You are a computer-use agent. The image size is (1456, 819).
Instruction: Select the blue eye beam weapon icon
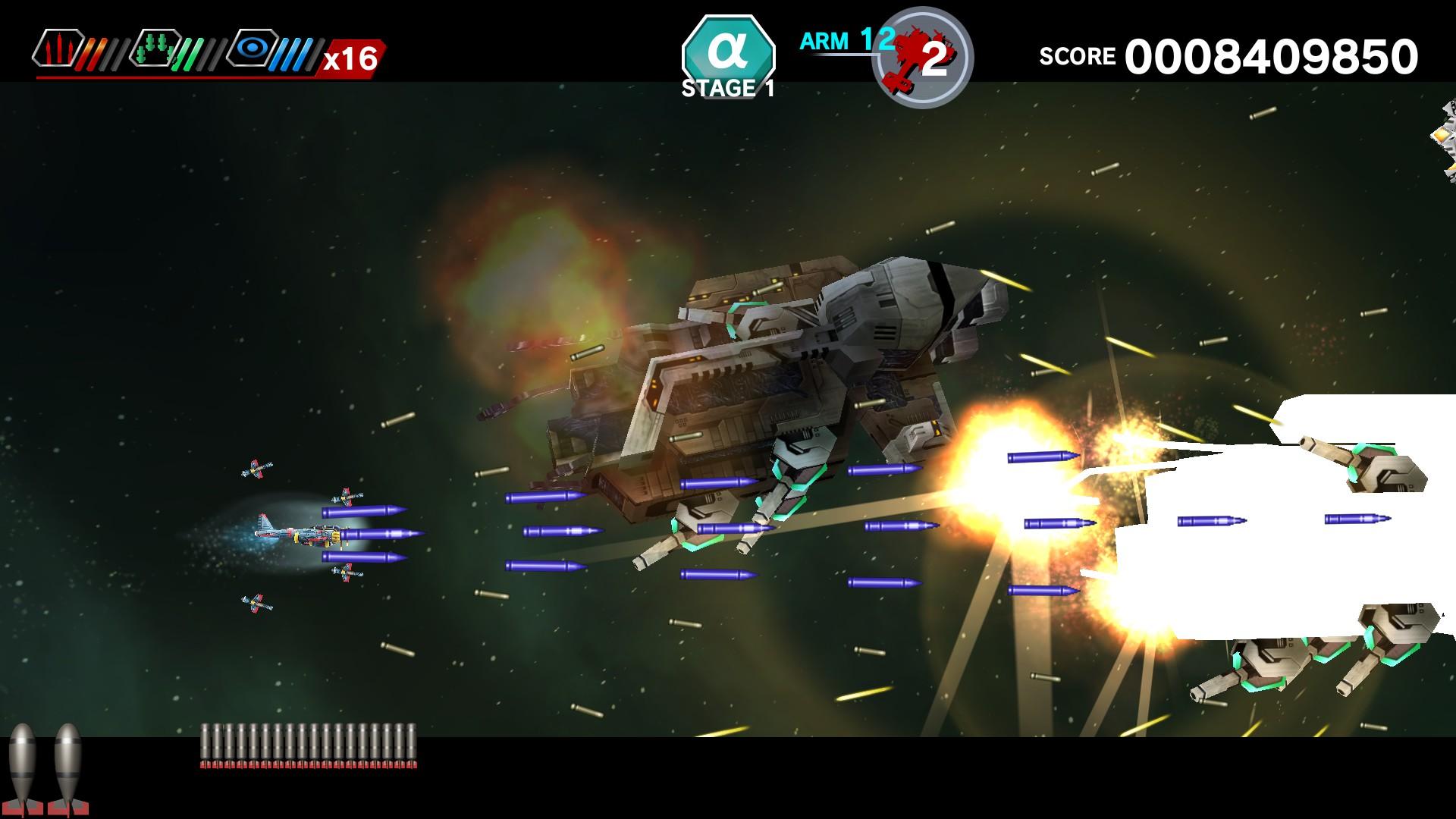[254, 49]
